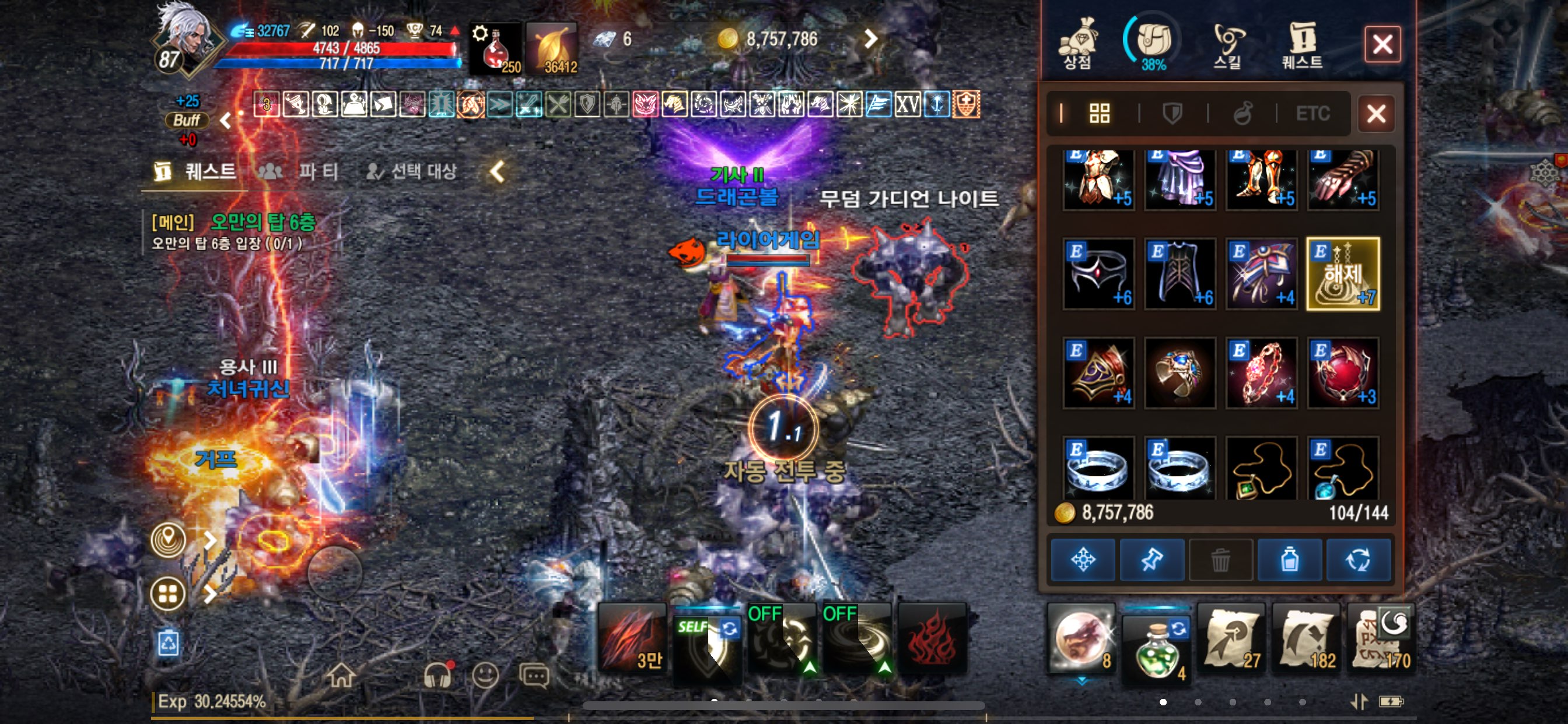Select the move-items arrows icon in inventory
Screen dimensions: 1568x724
[x=1083, y=560]
